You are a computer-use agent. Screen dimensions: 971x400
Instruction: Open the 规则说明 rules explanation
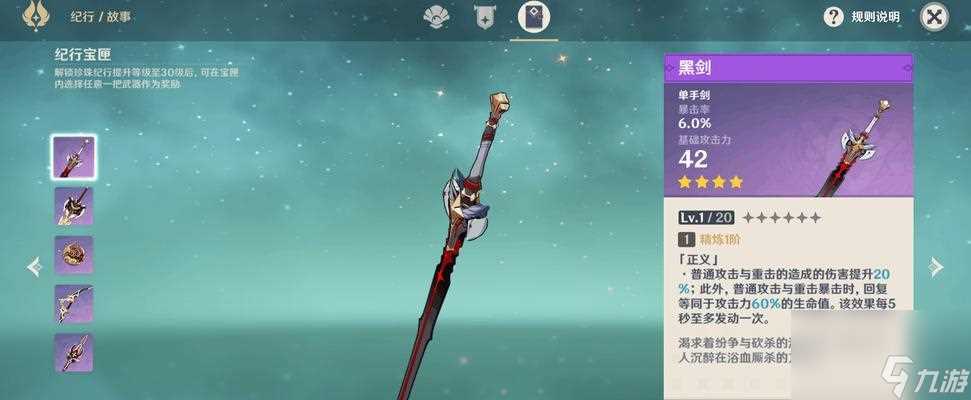point(861,17)
